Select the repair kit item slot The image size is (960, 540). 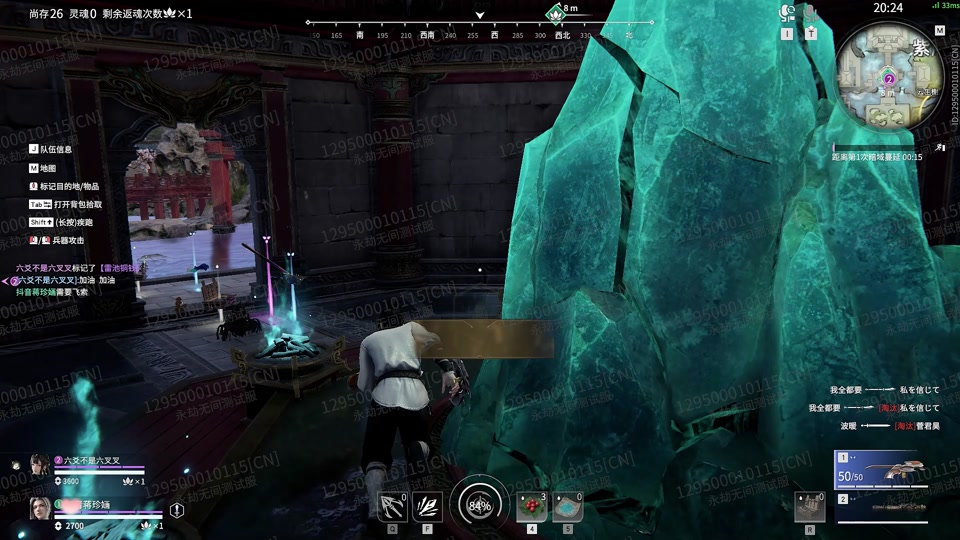tap(808, 507)
